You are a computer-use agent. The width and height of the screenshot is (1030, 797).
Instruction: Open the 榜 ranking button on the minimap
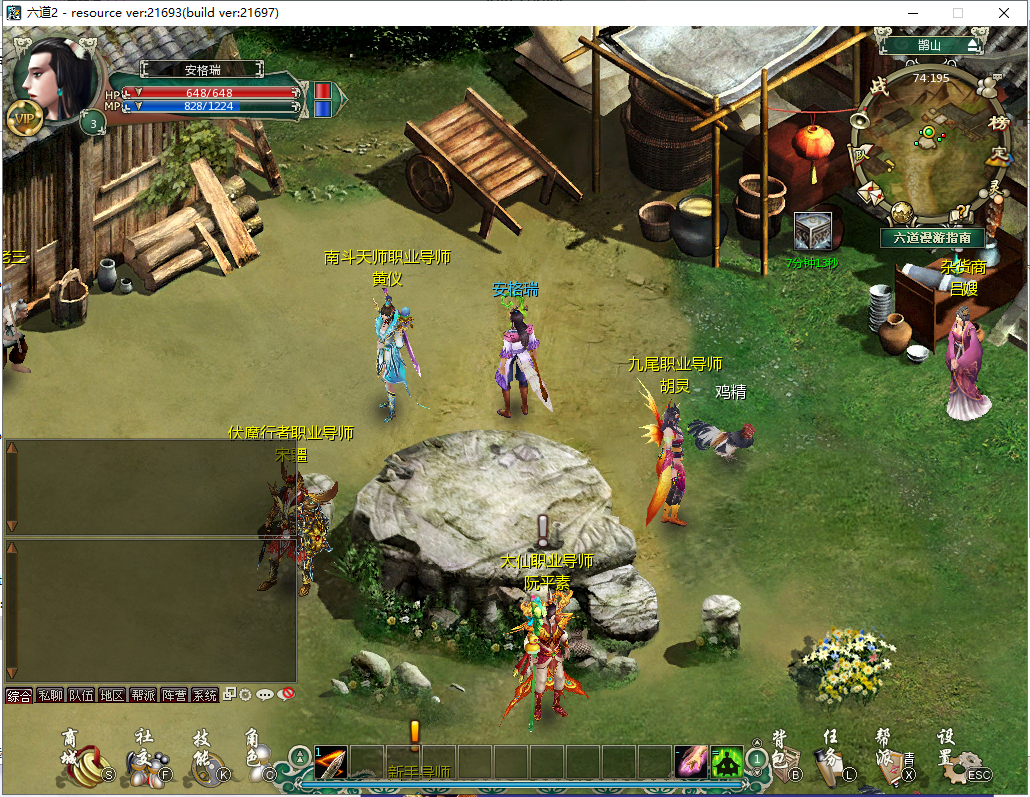(x=997, y=122)
